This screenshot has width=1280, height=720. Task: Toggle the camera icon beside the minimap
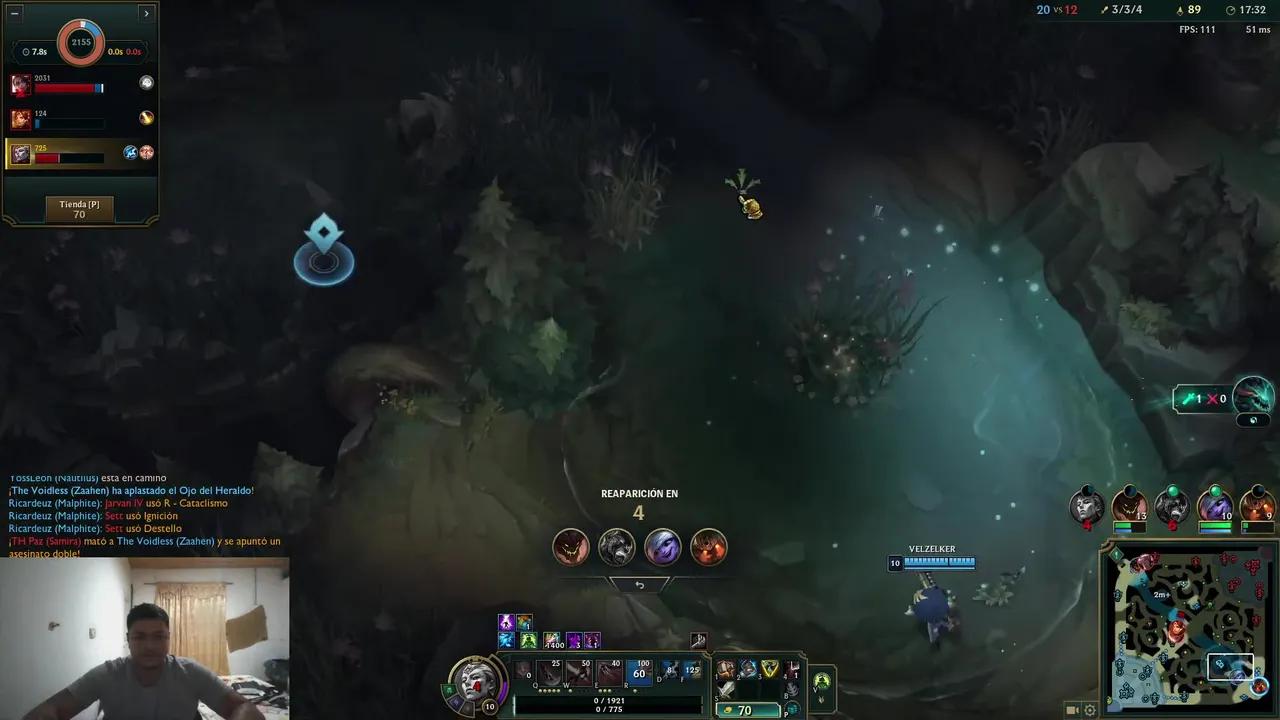pos(1071,710)
